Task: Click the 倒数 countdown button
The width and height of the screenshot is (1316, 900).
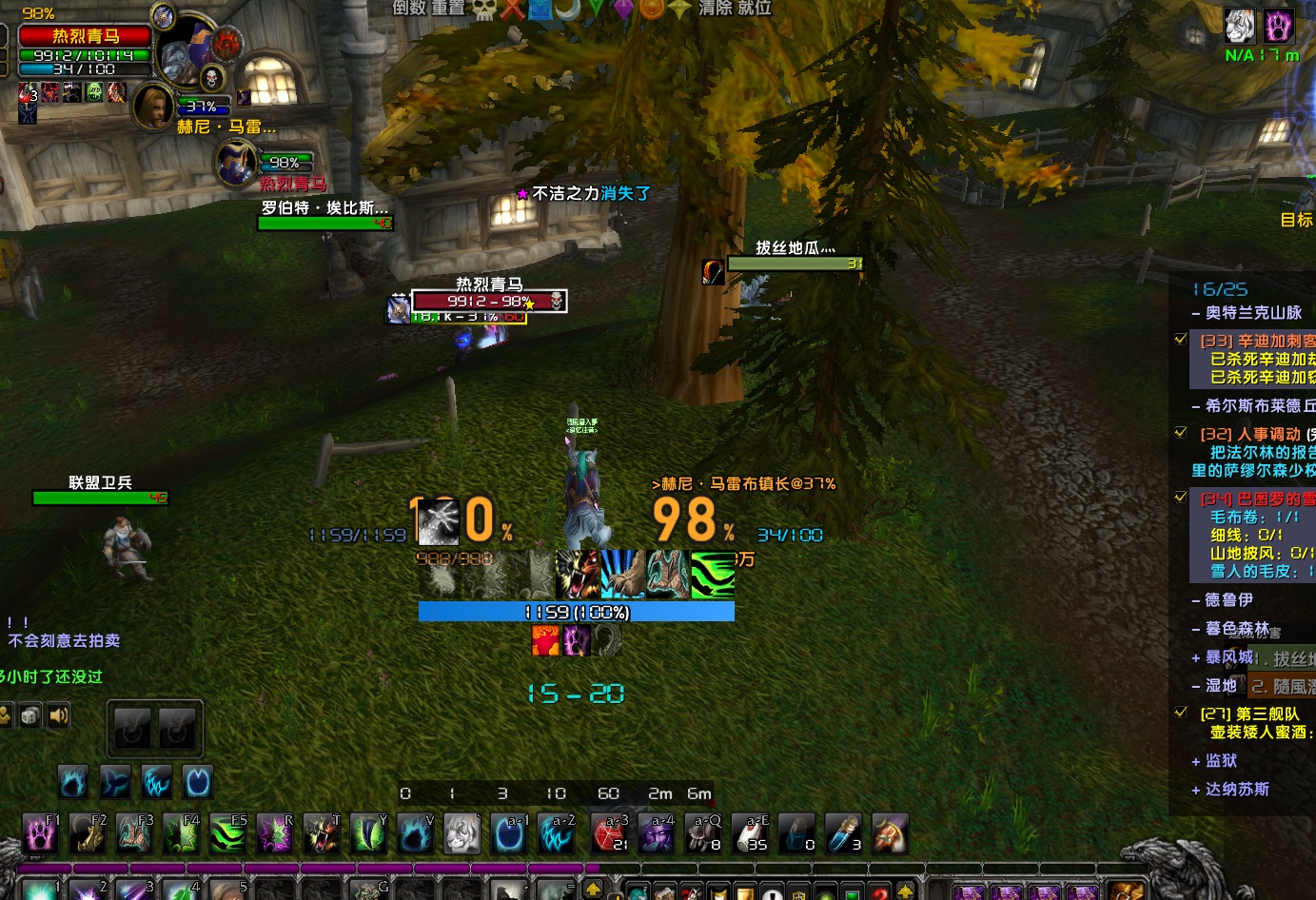Action: [408, 8]
